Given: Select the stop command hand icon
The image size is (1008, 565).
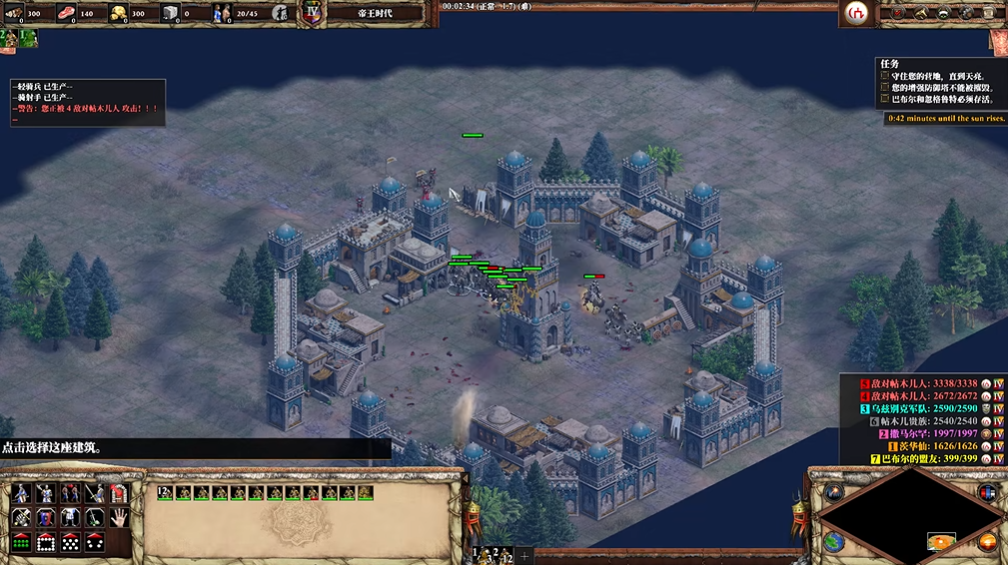Looking at the screenshot, I should 118,517.
